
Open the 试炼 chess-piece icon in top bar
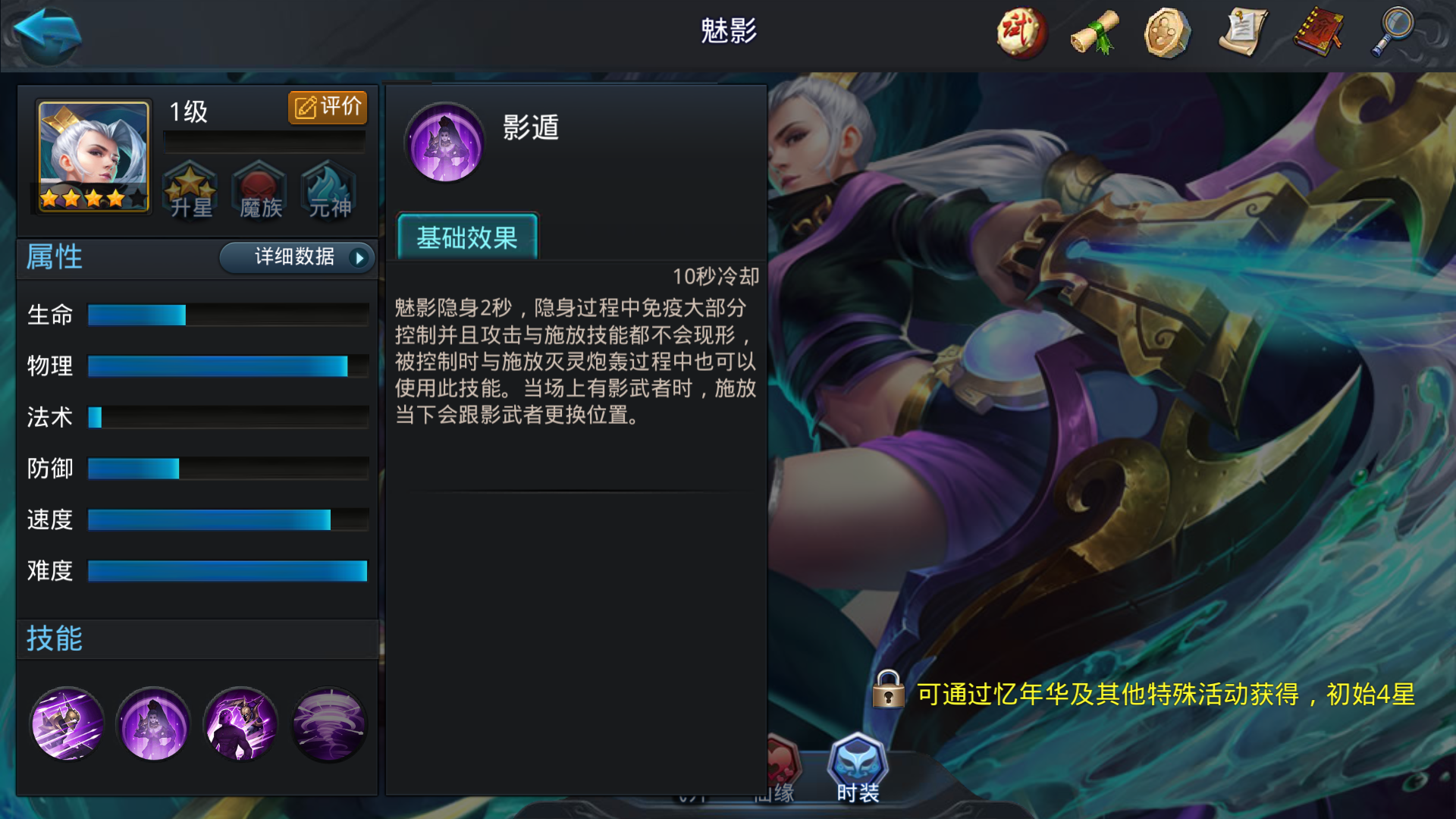coord(1020,33)
